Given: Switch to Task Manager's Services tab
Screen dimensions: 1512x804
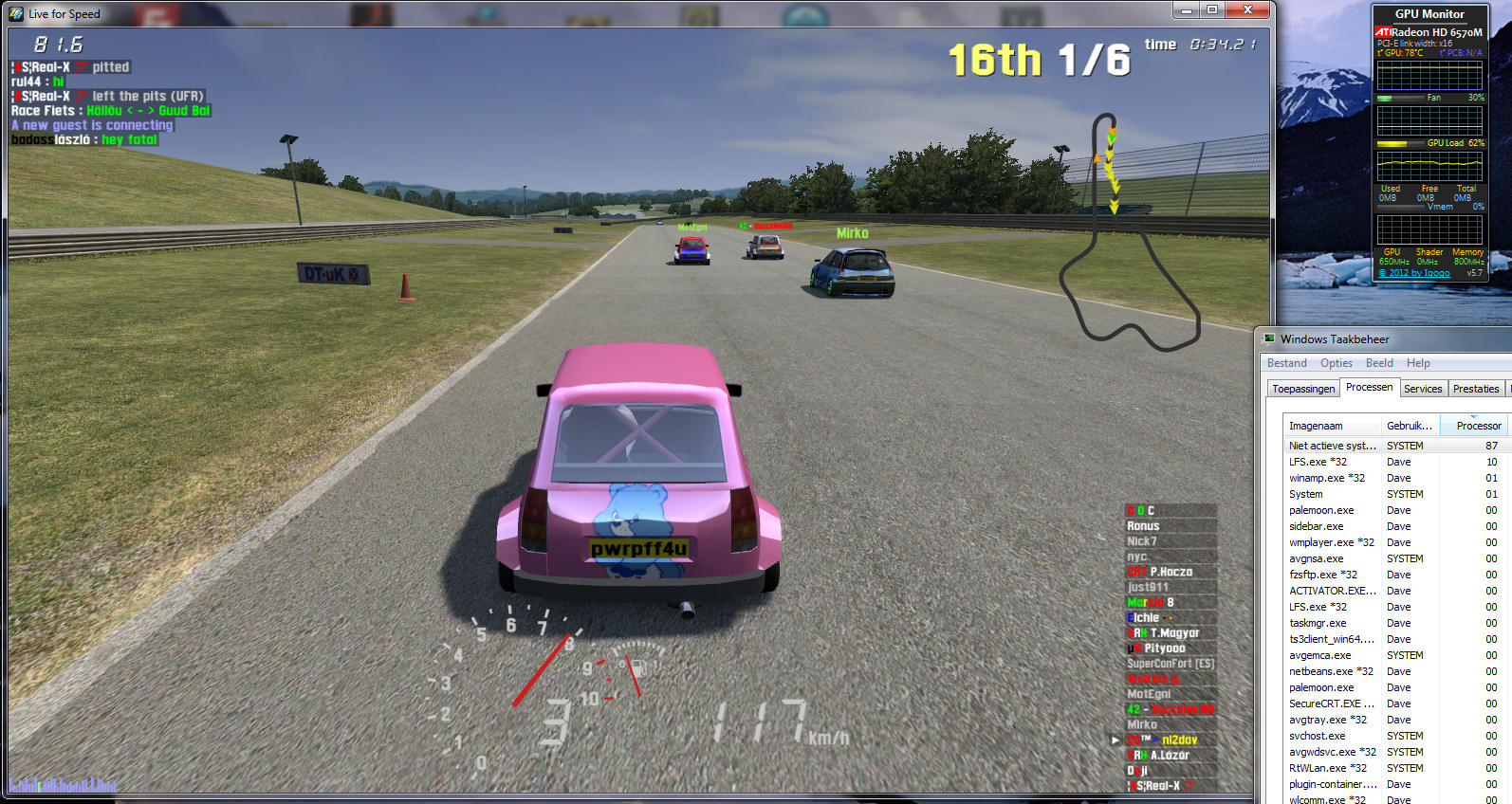Looking at the screenshot, I should coord(1422,389).
